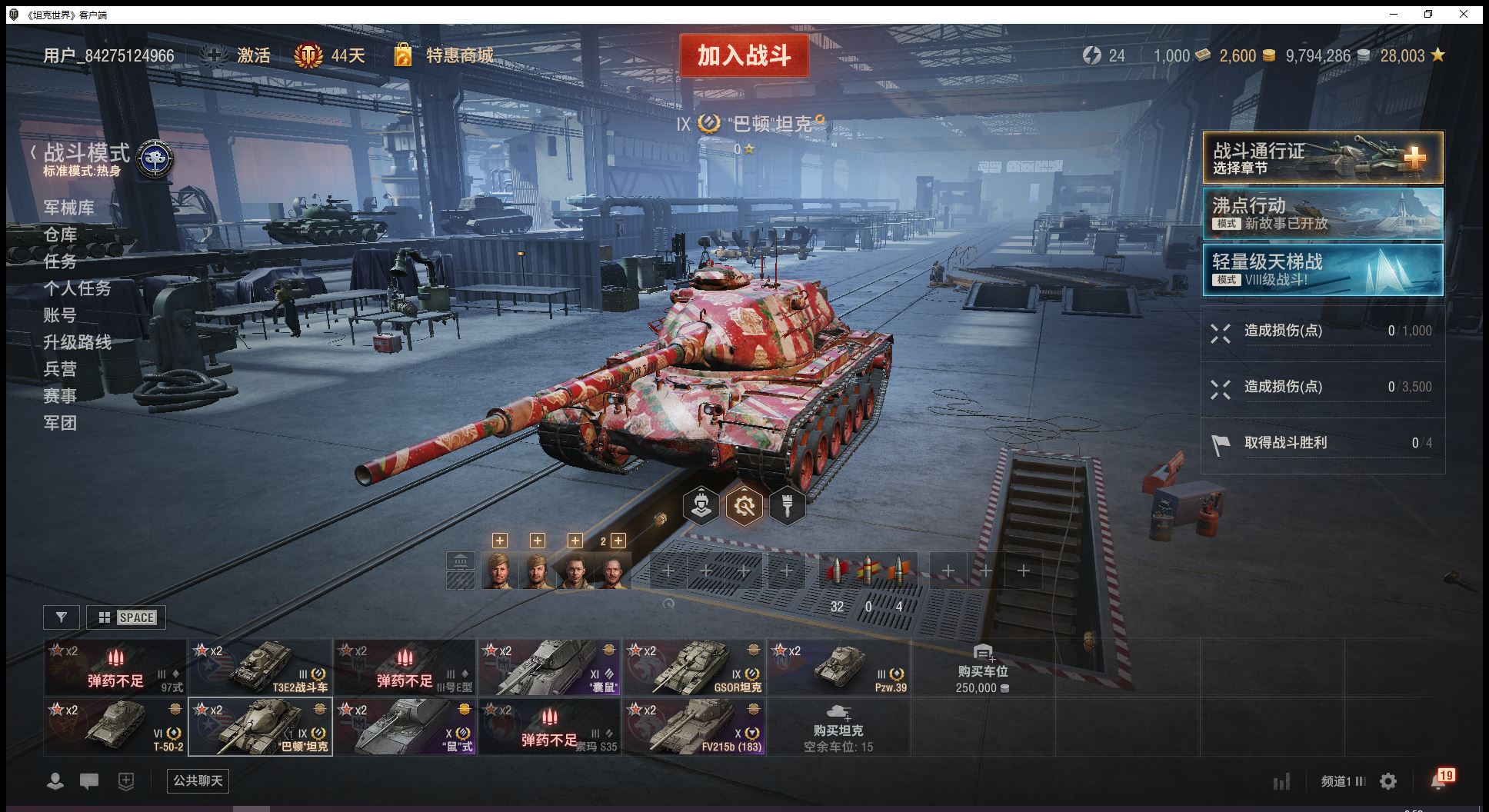
Task: Open the 特惠商城 shop
Action: point(459,55)
